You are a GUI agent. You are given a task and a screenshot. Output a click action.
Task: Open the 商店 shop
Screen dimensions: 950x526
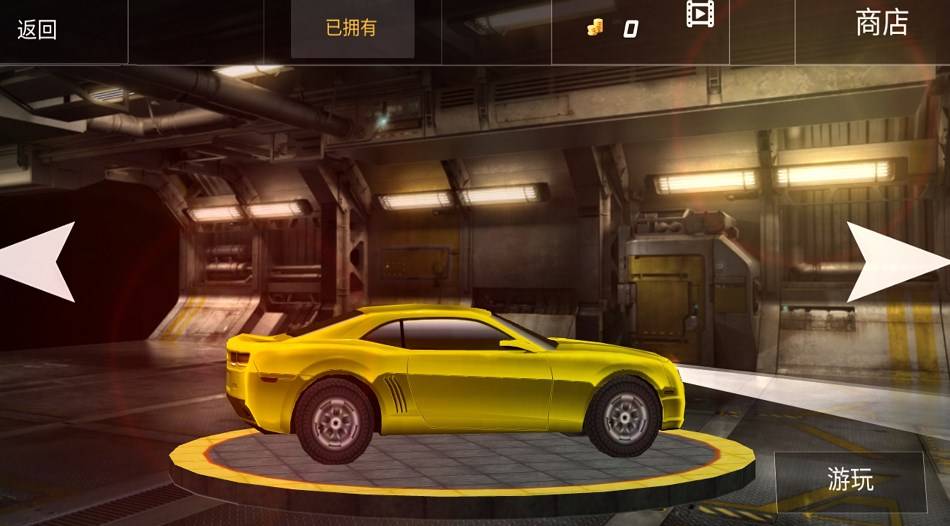click(x=881, y=23)
